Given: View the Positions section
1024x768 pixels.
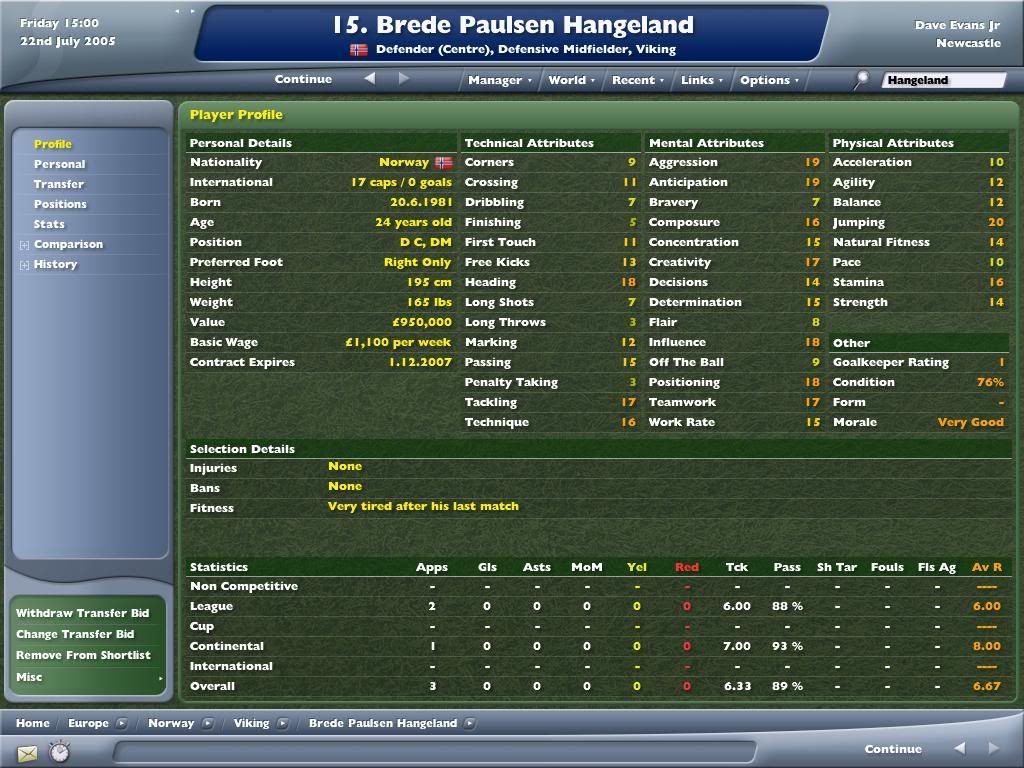Looking at the screenshot, I should 60,204.
